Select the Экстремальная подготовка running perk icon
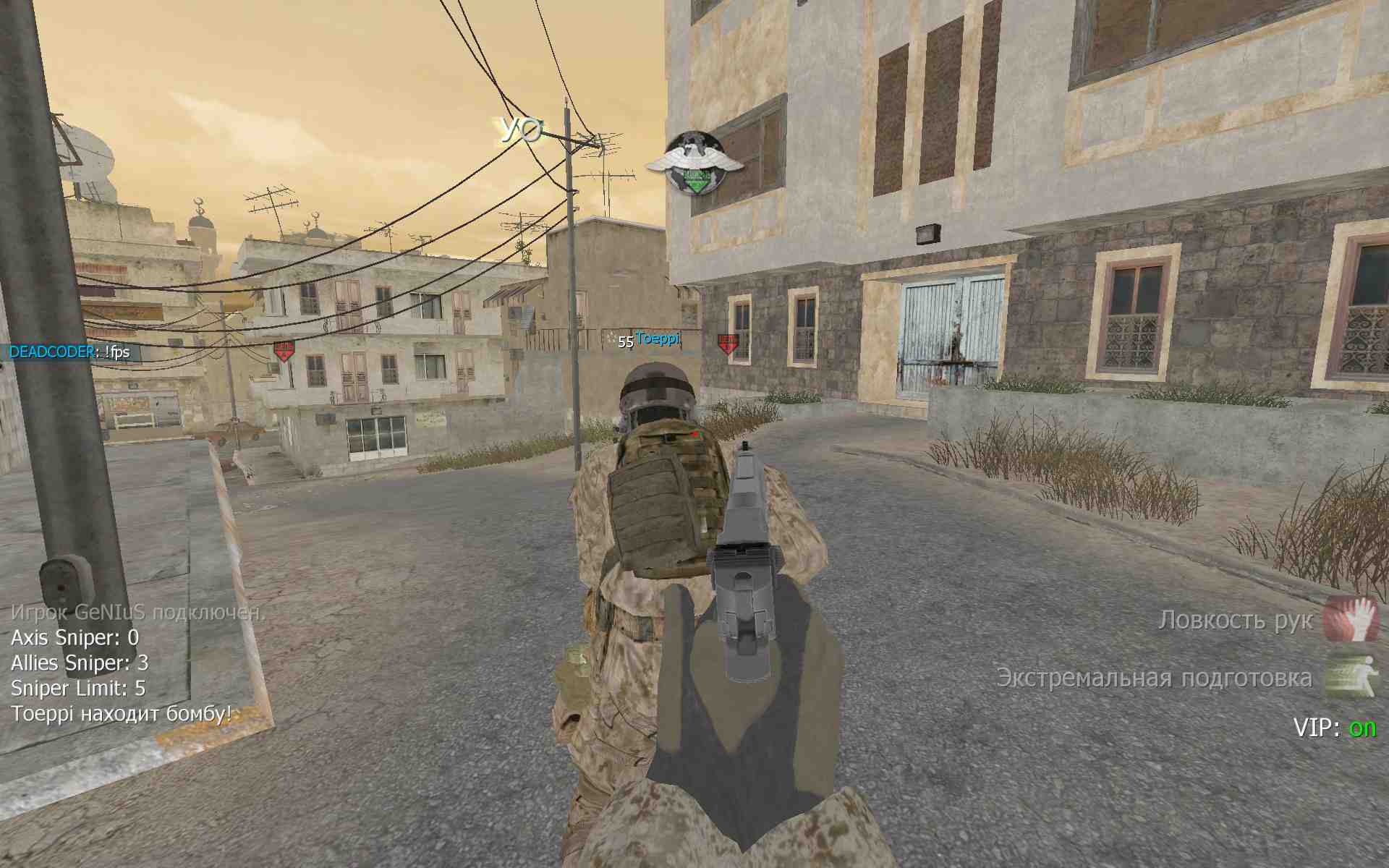 coord(1351,676)
